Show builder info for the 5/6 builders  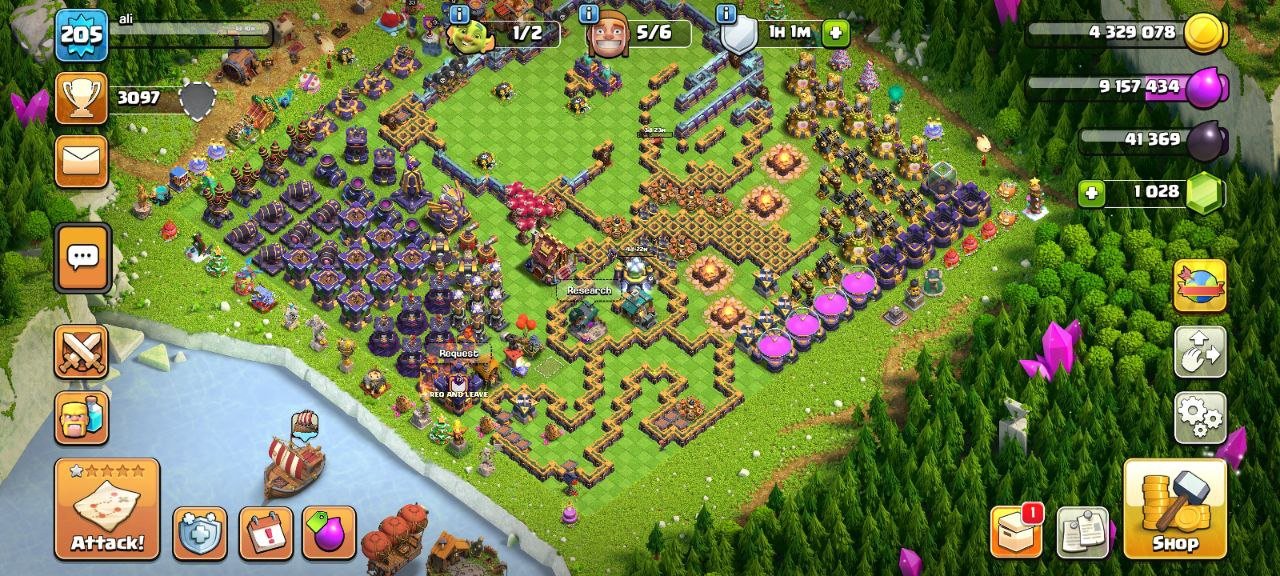tap(590, 14)
